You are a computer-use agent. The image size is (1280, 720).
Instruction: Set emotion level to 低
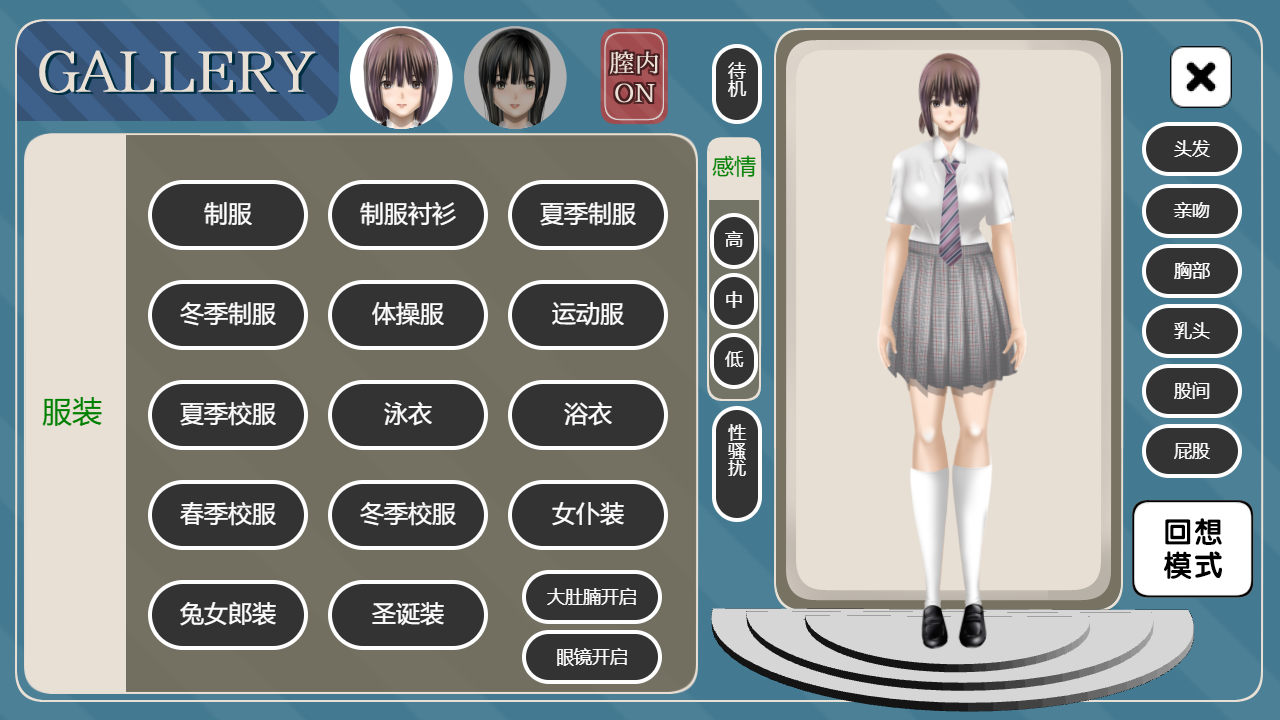point(734,360)
